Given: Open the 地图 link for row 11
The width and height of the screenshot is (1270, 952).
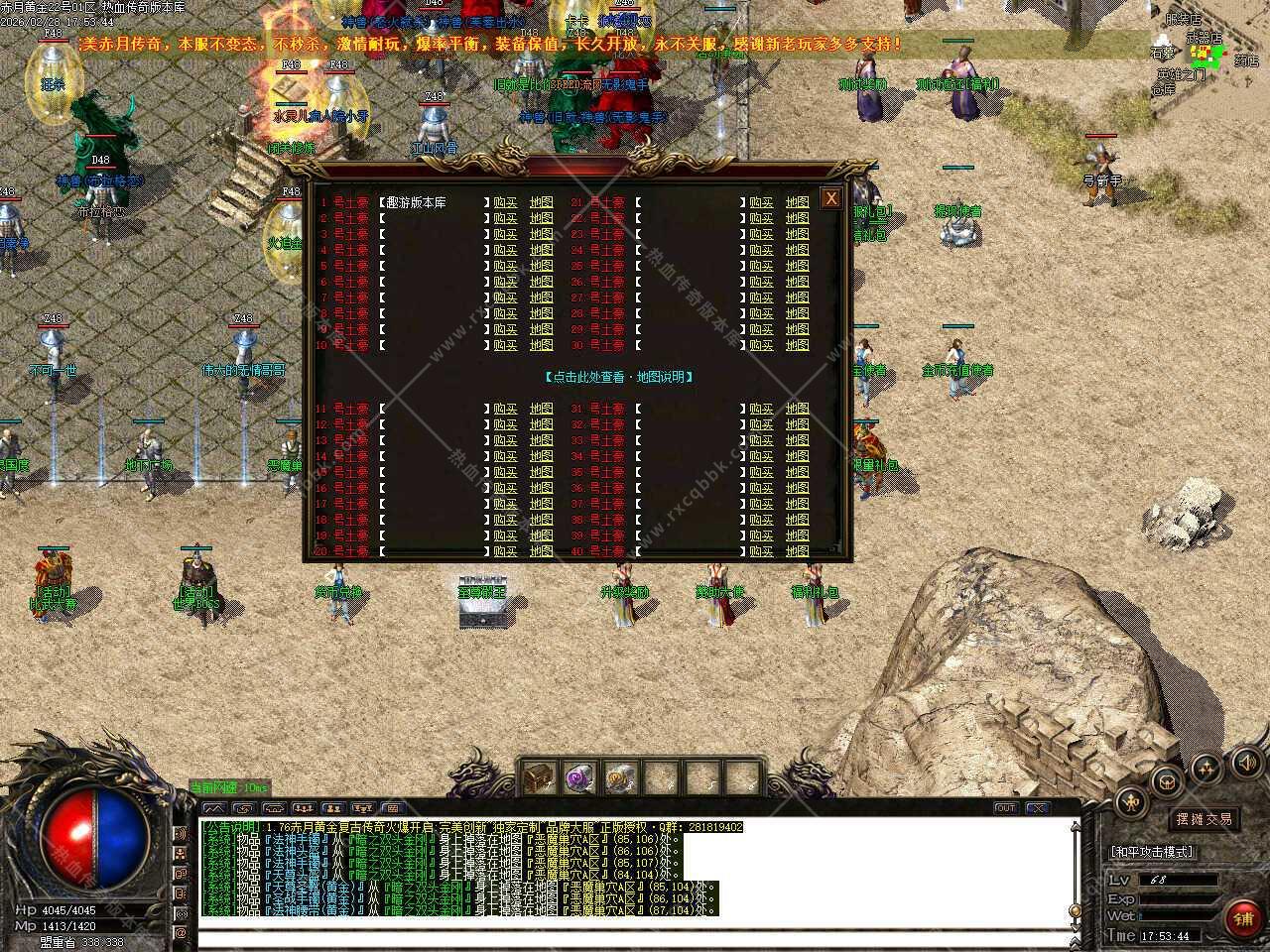Looking at the screenshot, I should click(x=541, y=409).
